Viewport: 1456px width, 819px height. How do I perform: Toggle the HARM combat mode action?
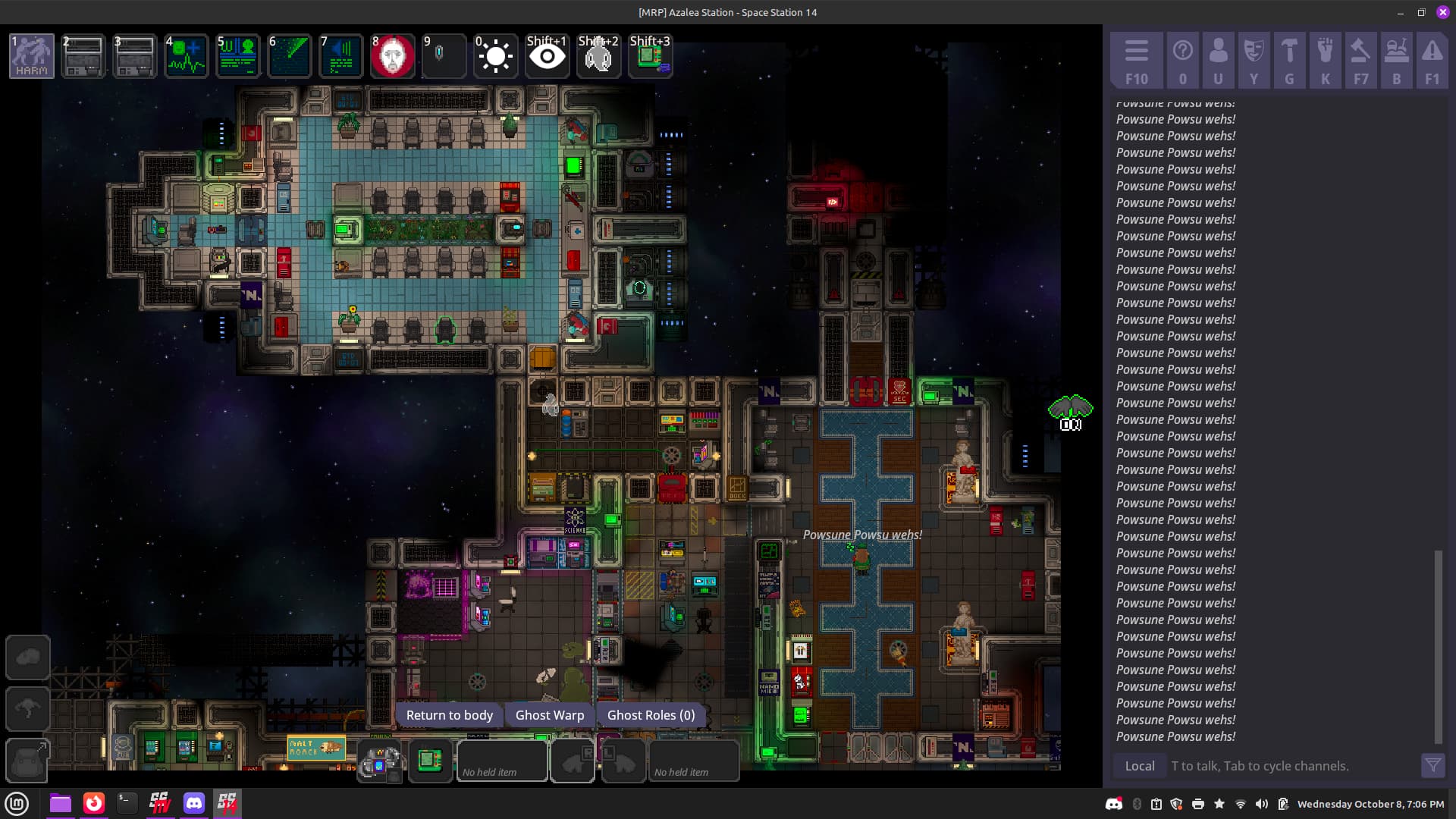32,56
